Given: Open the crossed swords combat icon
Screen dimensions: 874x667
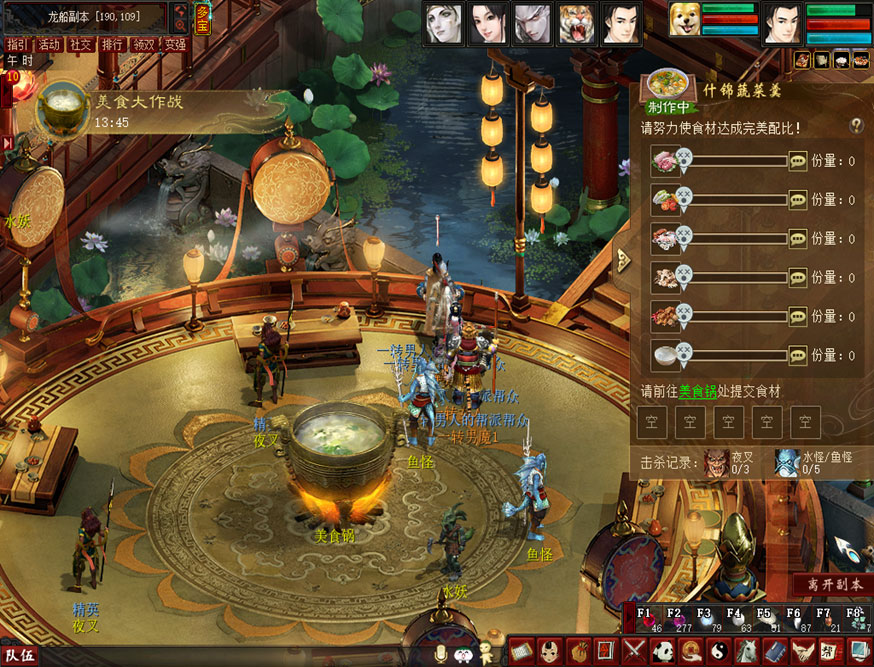Looking at the screenshot, I should point(634,651).
